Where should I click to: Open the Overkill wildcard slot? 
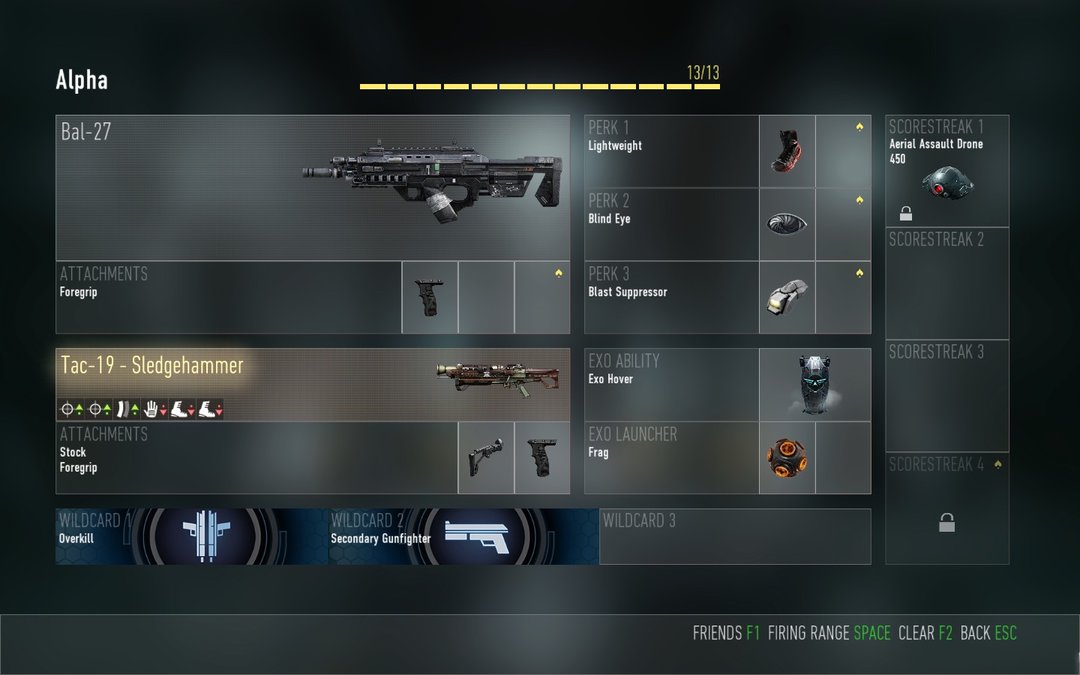click(x=192, y=537)
